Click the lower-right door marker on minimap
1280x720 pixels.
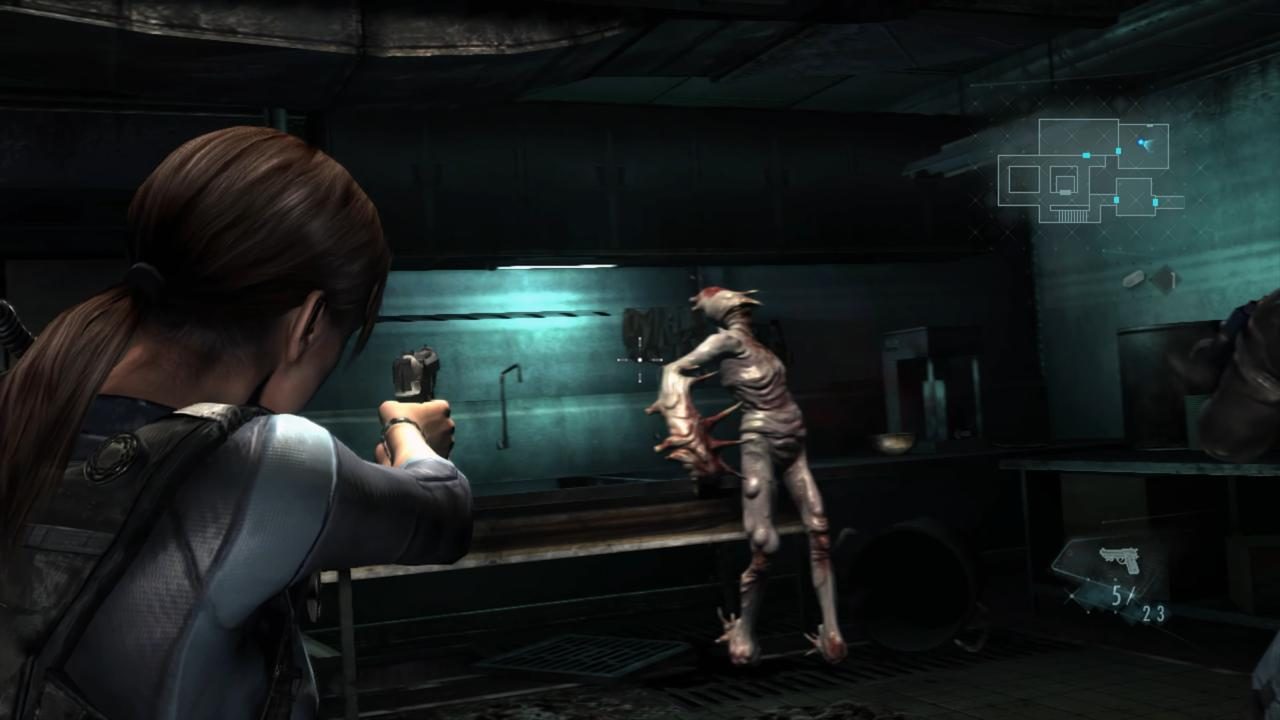tap(1155, 202)
